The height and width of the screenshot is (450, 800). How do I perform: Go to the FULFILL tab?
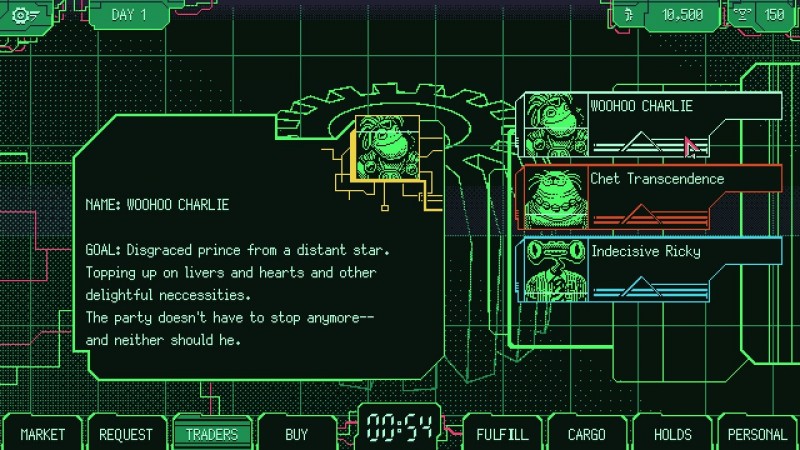point(501,434)
